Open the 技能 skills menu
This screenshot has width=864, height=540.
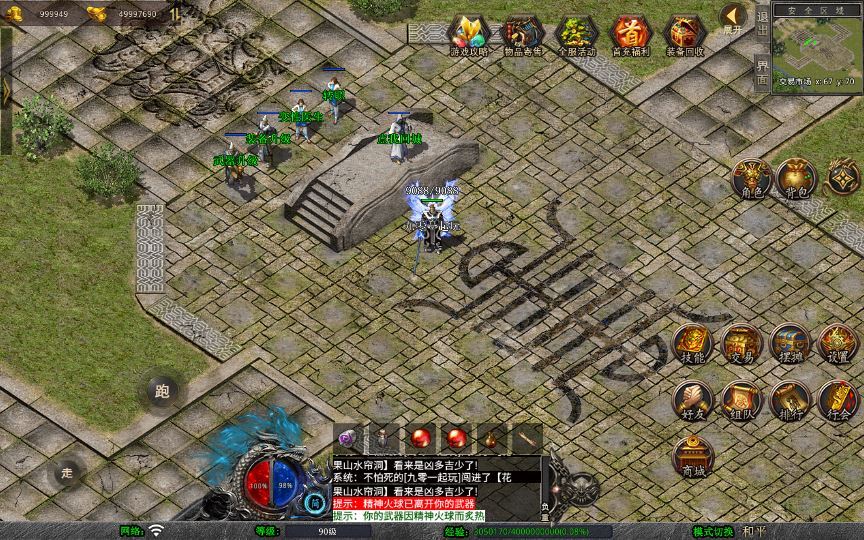point(692,344)
